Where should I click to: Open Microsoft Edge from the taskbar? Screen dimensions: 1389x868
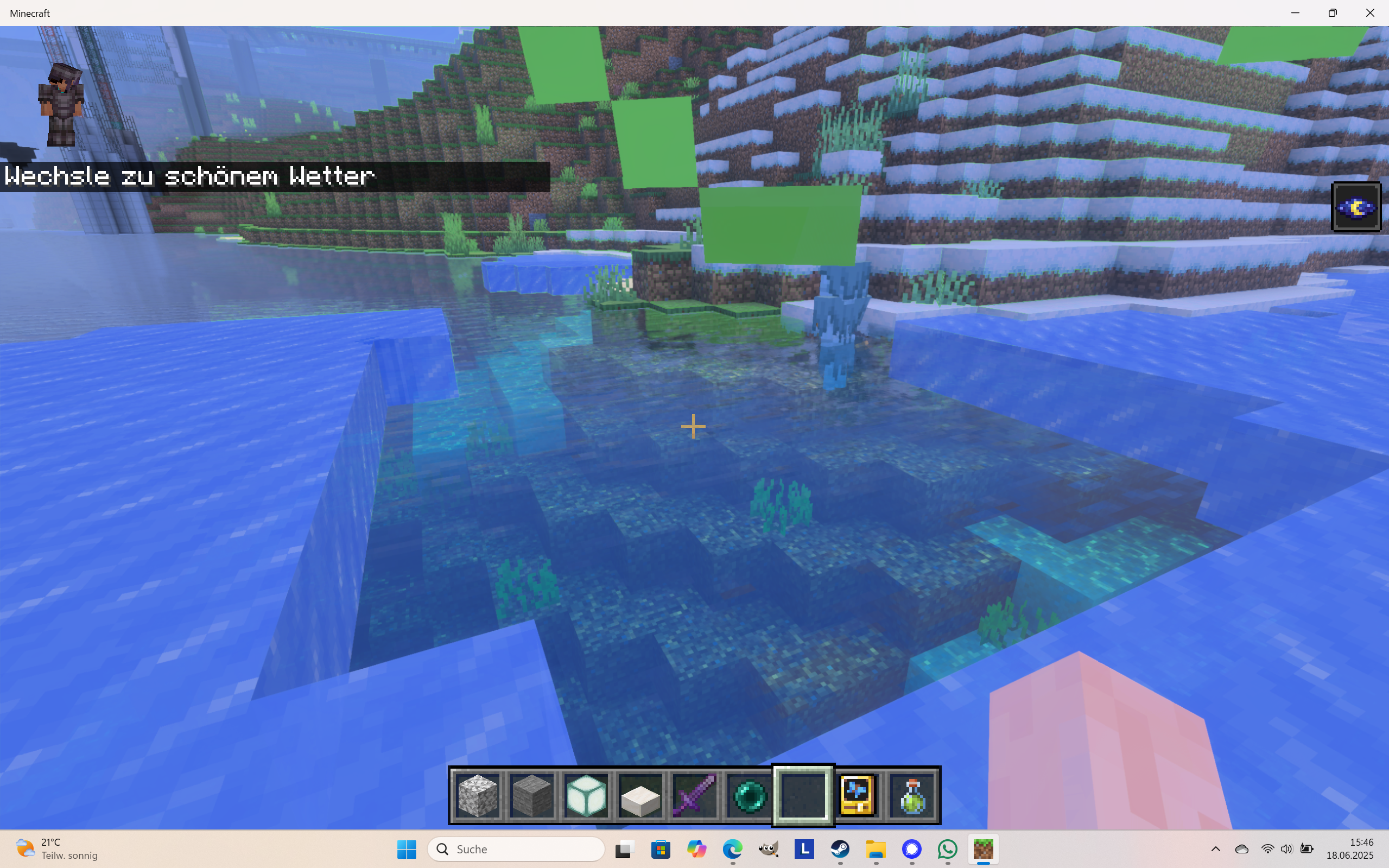pos(733,850)
